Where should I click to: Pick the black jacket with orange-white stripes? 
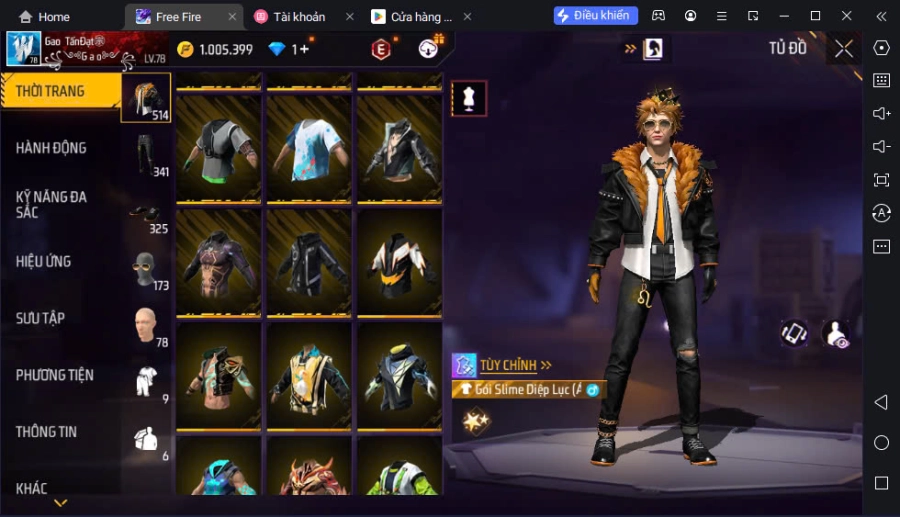[399, 263]
